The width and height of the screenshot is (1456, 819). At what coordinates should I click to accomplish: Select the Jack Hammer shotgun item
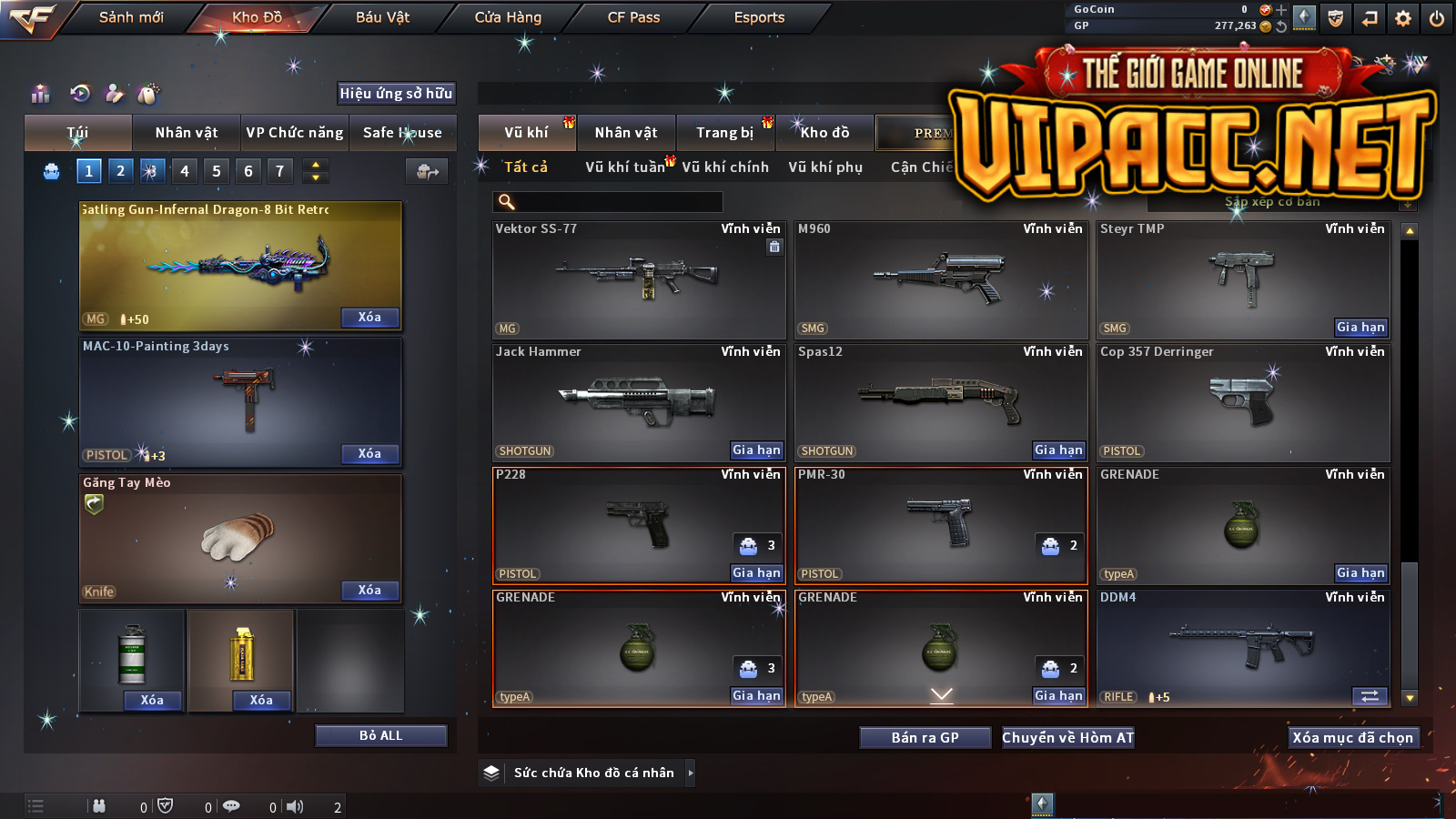click(x=637, y=400)
